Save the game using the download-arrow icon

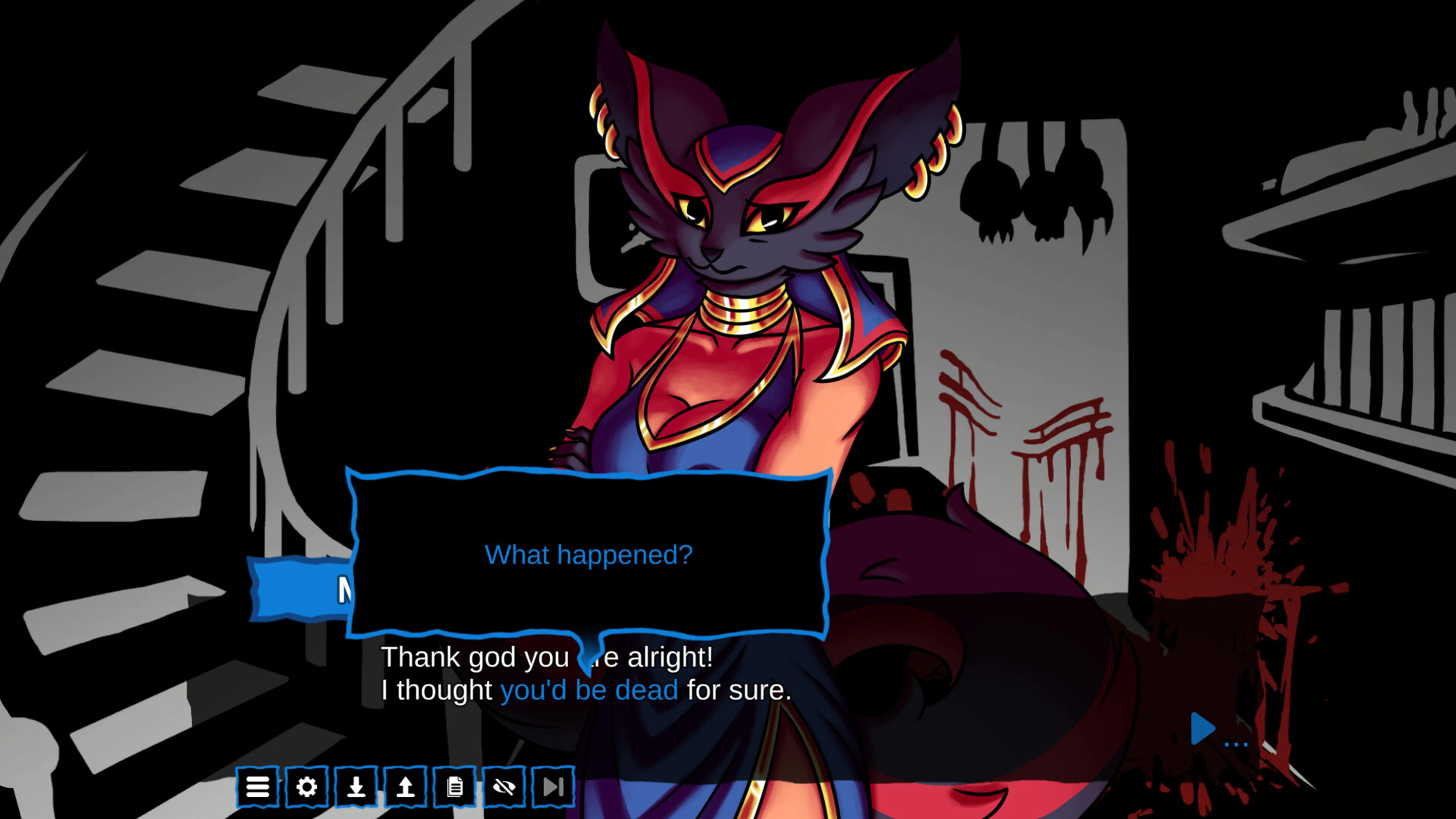tap(357, 786)
